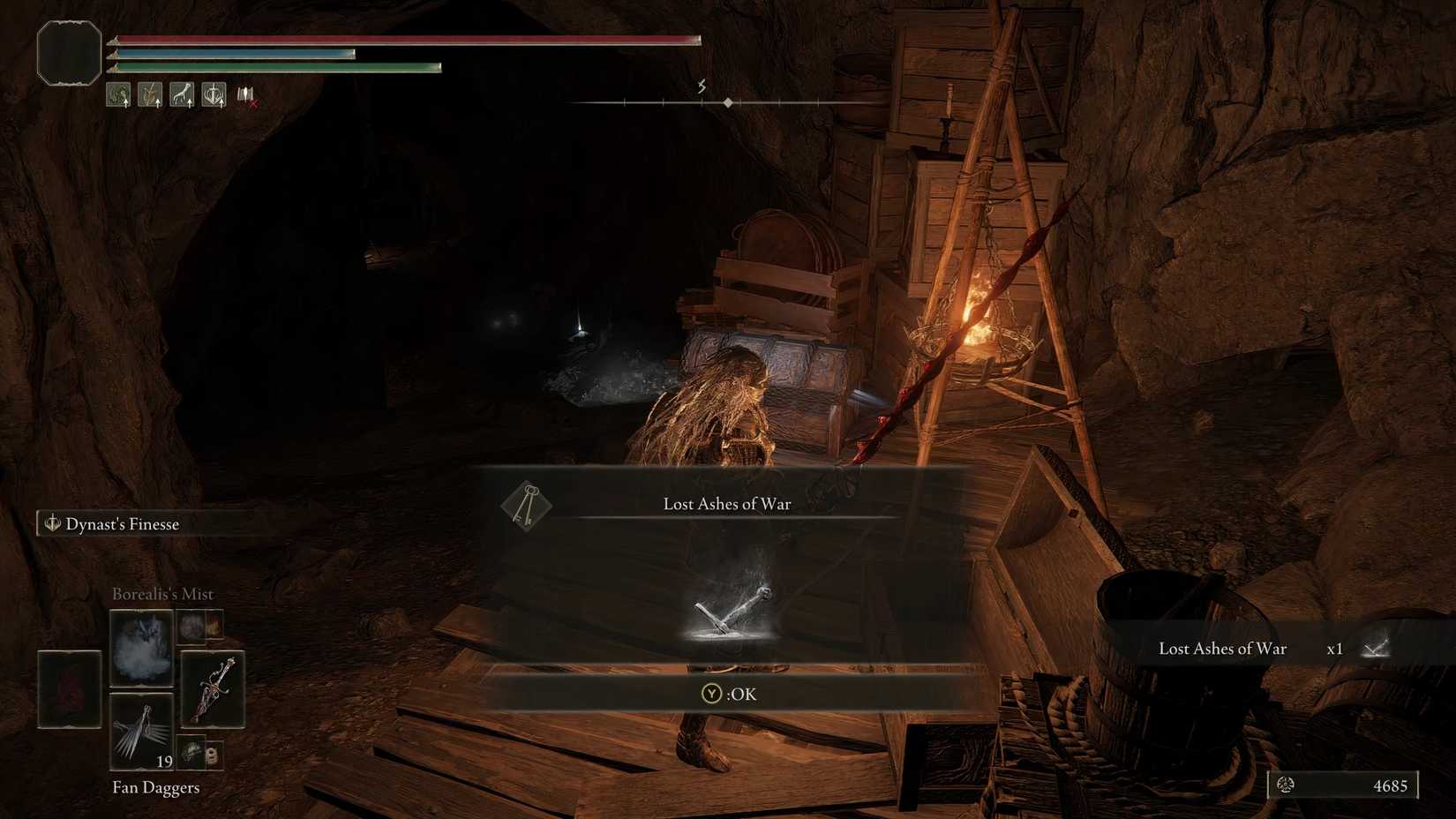1456x819 pixels.
Task: Click the Dynast's Finesse label text
Action: click(x=122, y=523)
